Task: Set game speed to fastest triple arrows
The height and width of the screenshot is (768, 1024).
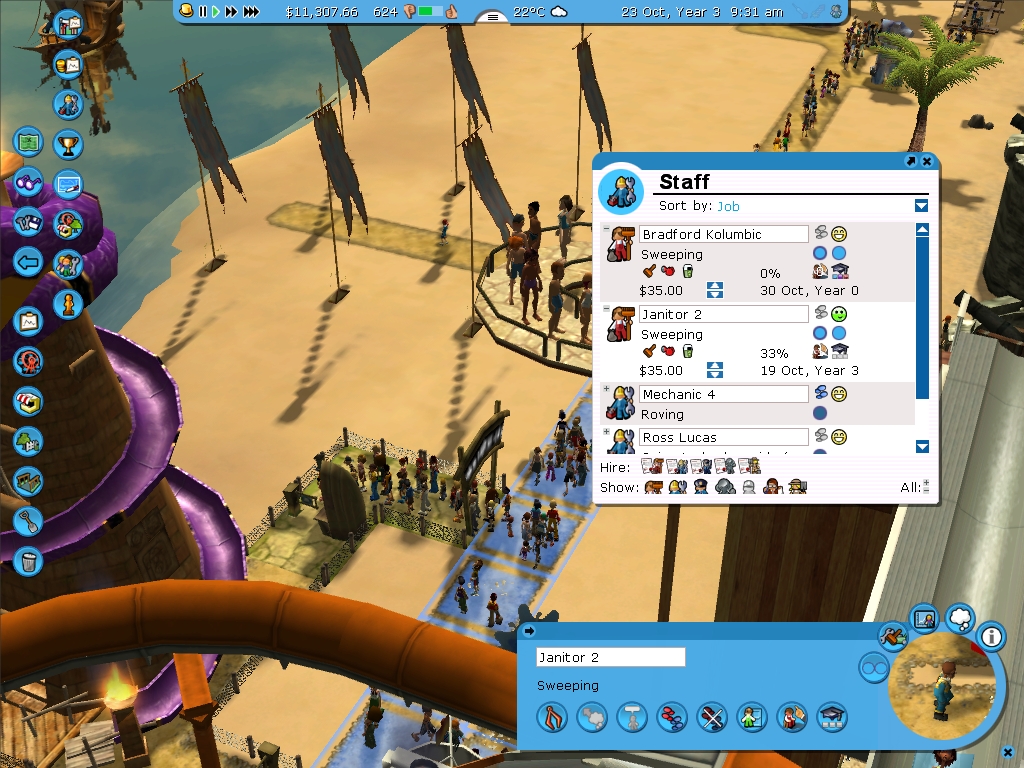Action: (251, 12)
